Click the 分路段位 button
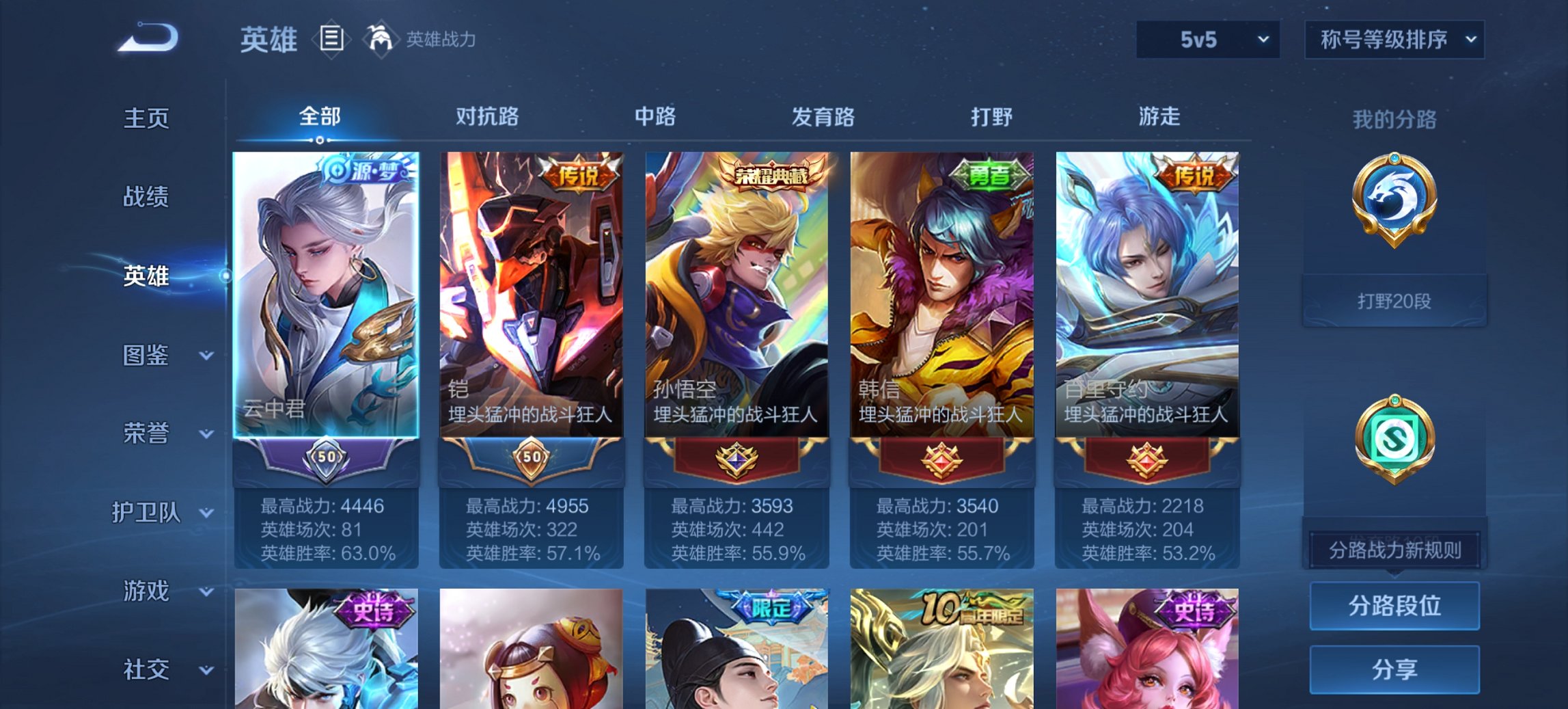 pos(1394,606)
